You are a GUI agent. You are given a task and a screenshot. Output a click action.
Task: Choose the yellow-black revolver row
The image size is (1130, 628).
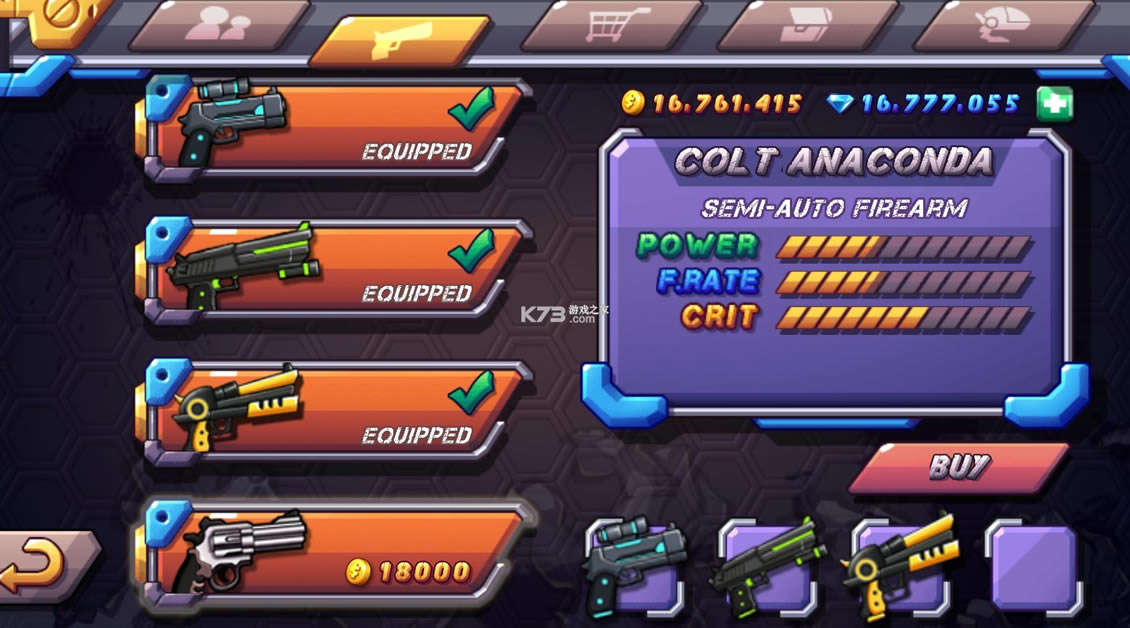(335, 412)
